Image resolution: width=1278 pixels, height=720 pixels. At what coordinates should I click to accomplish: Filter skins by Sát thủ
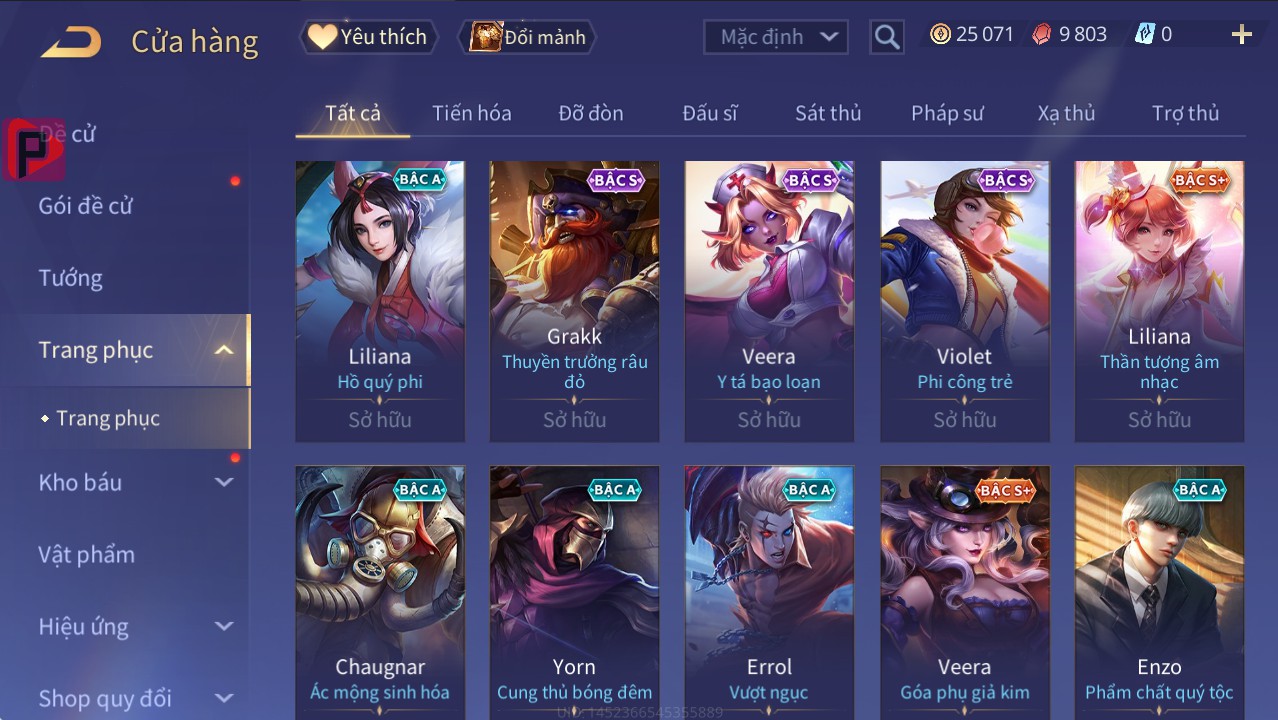click(828, 113)
